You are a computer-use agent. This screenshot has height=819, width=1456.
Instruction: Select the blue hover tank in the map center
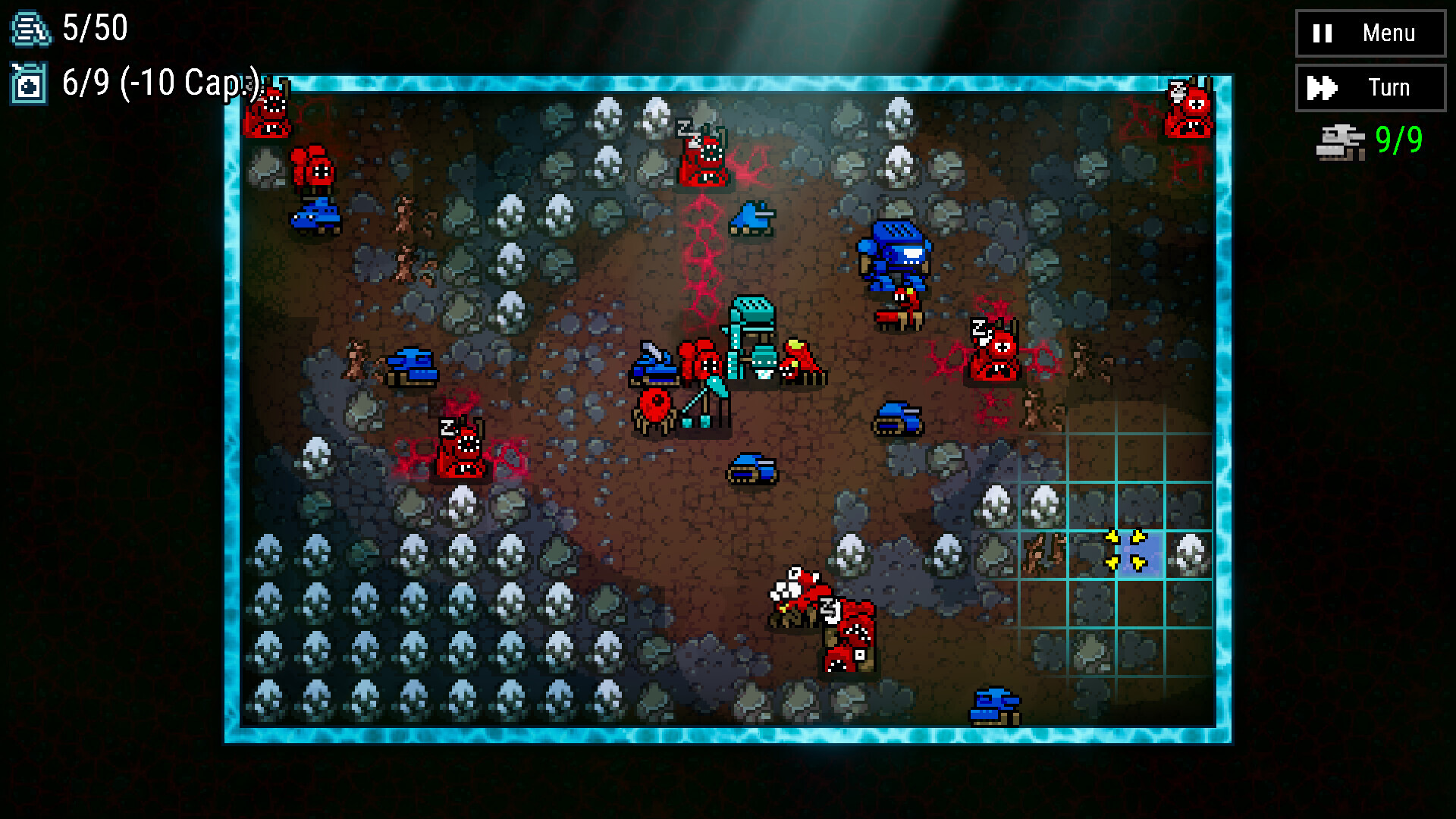coord(752,469)
